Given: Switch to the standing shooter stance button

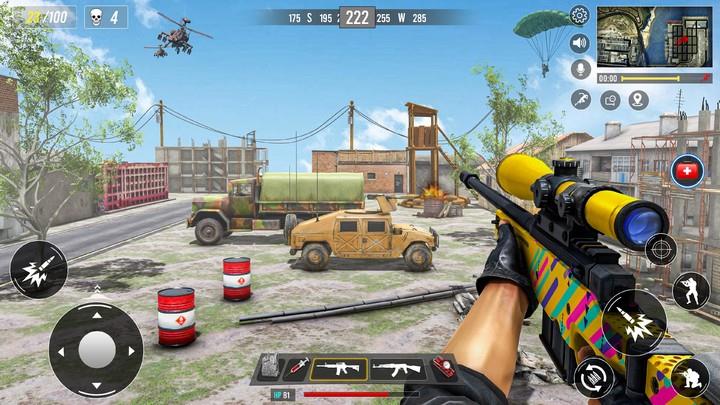Looking at the screenshot, I should coord(690,290).
